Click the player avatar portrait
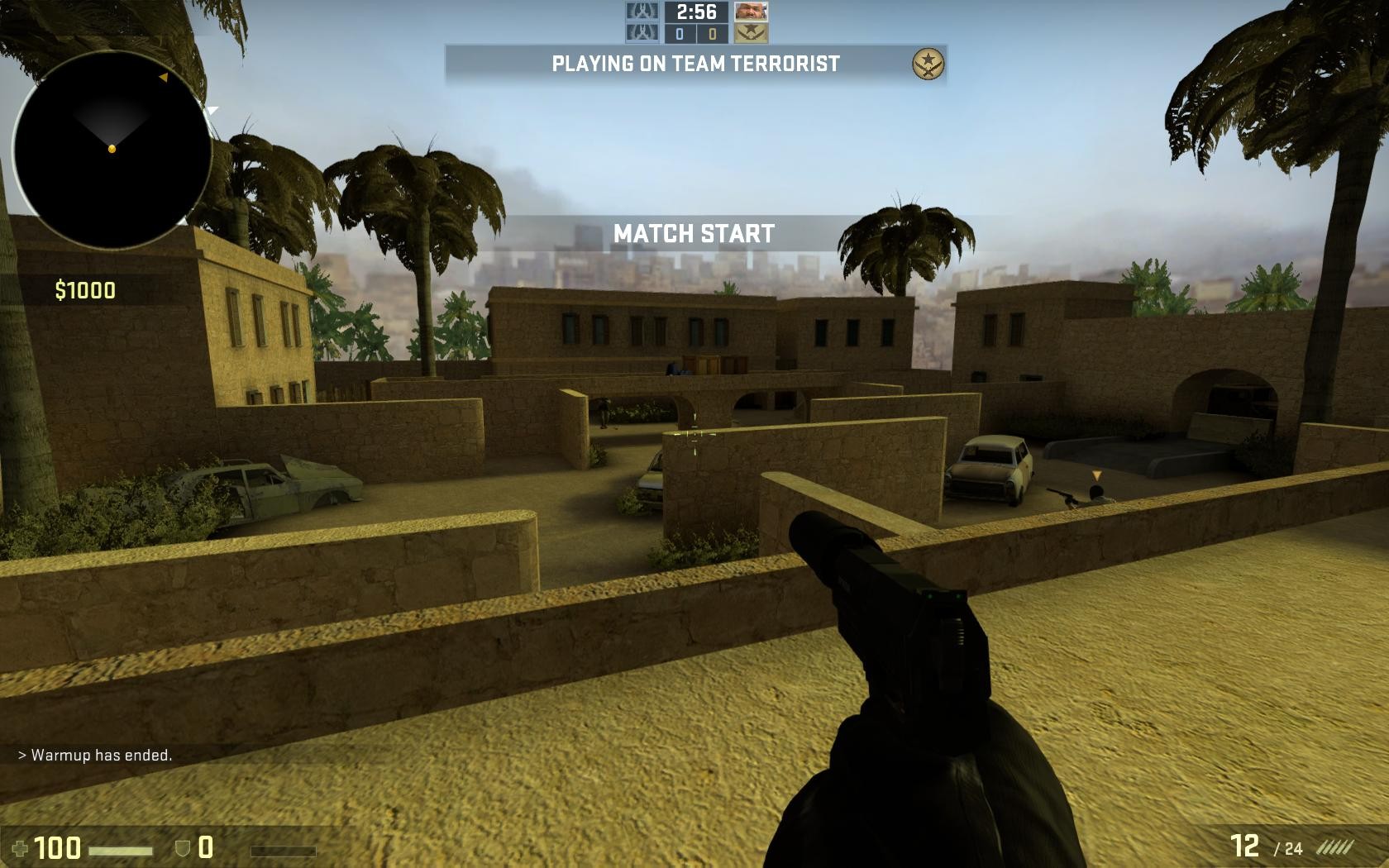Image resolution: width=1389 pixels, height=868 pixels. click(x=752, y=12)
